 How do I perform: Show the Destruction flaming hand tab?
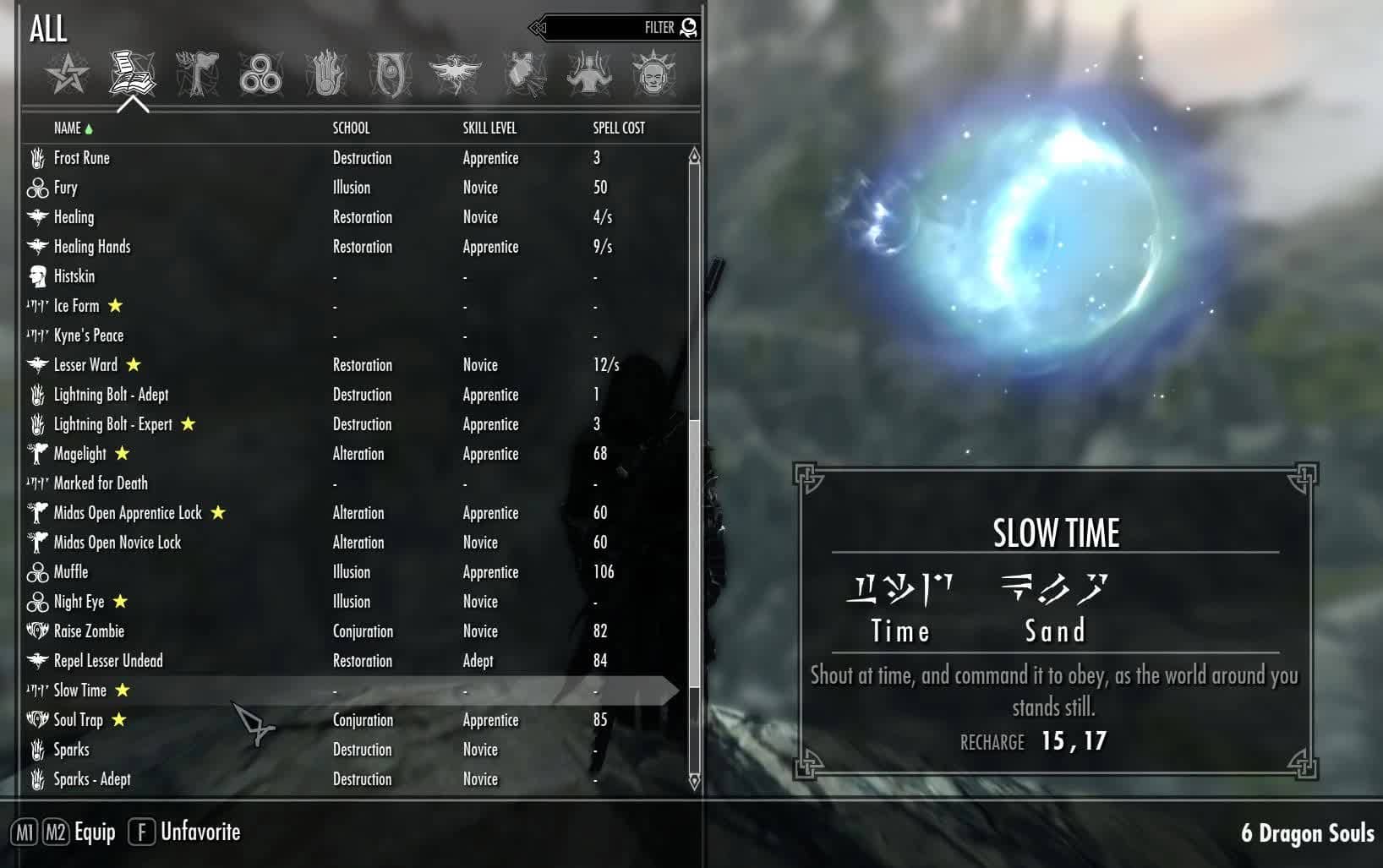pos(325,74)
